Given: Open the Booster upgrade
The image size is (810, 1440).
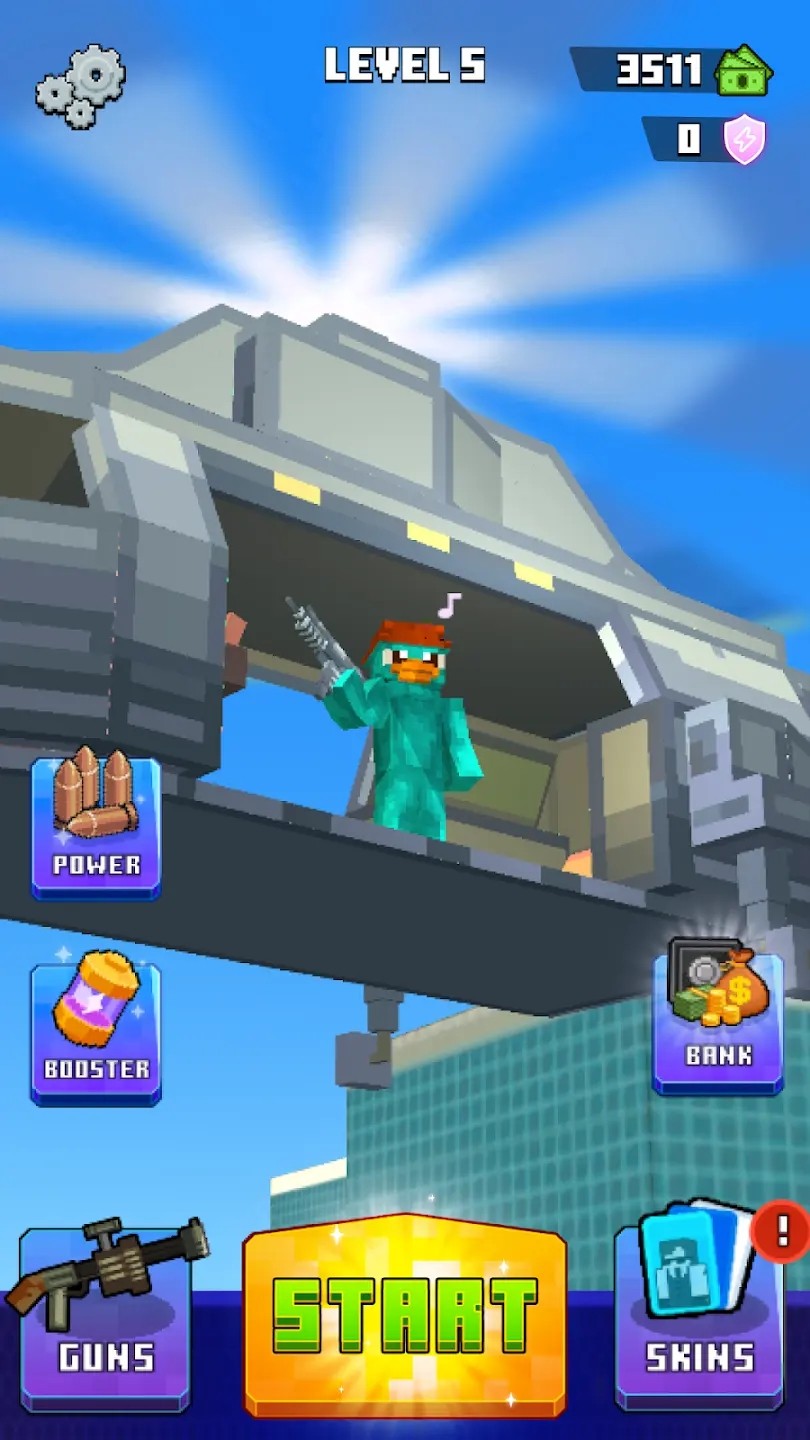Looking at the screenshot, I should [96, 1031].
